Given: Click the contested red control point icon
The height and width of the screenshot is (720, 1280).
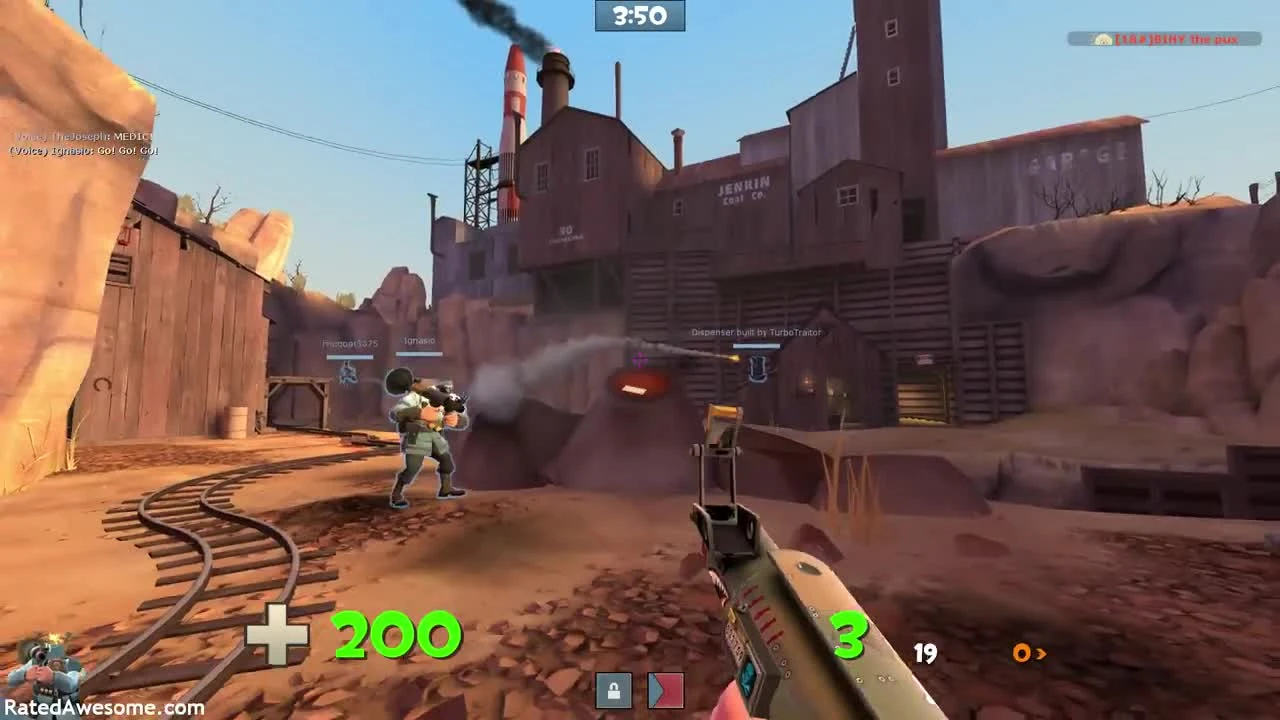Looking at the screenshot, I should [665, 689].
